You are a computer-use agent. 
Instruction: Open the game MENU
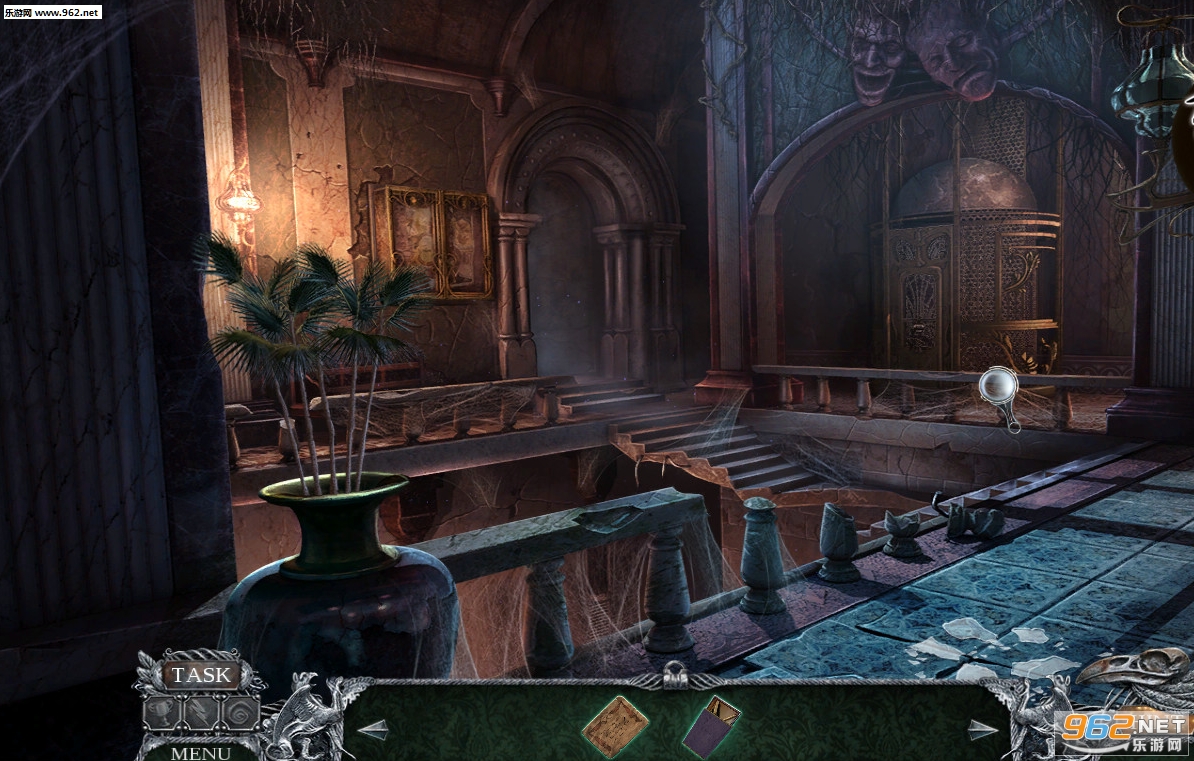click(x=200, y=752)
